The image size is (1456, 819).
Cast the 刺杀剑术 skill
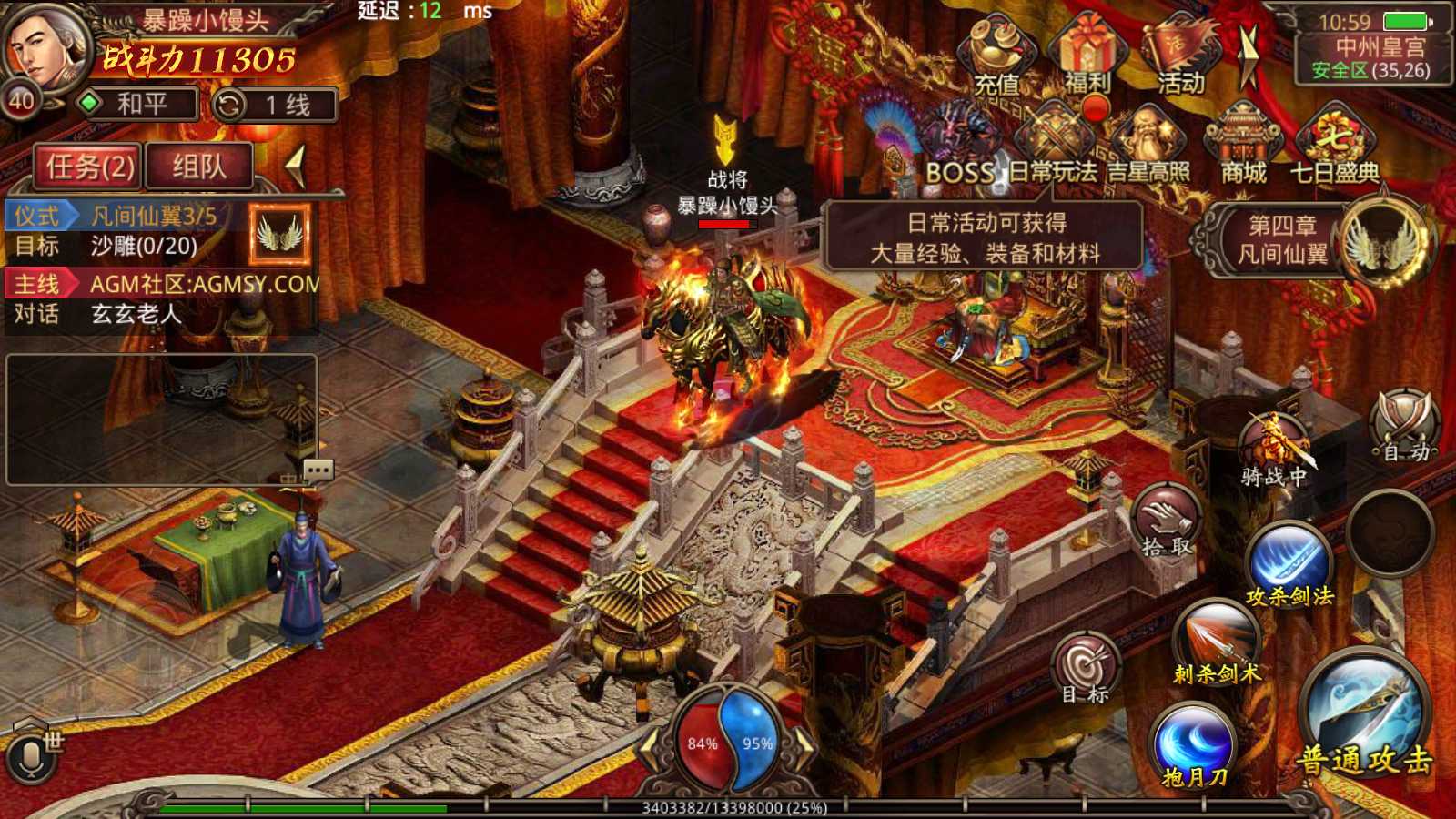point(1217,642)
